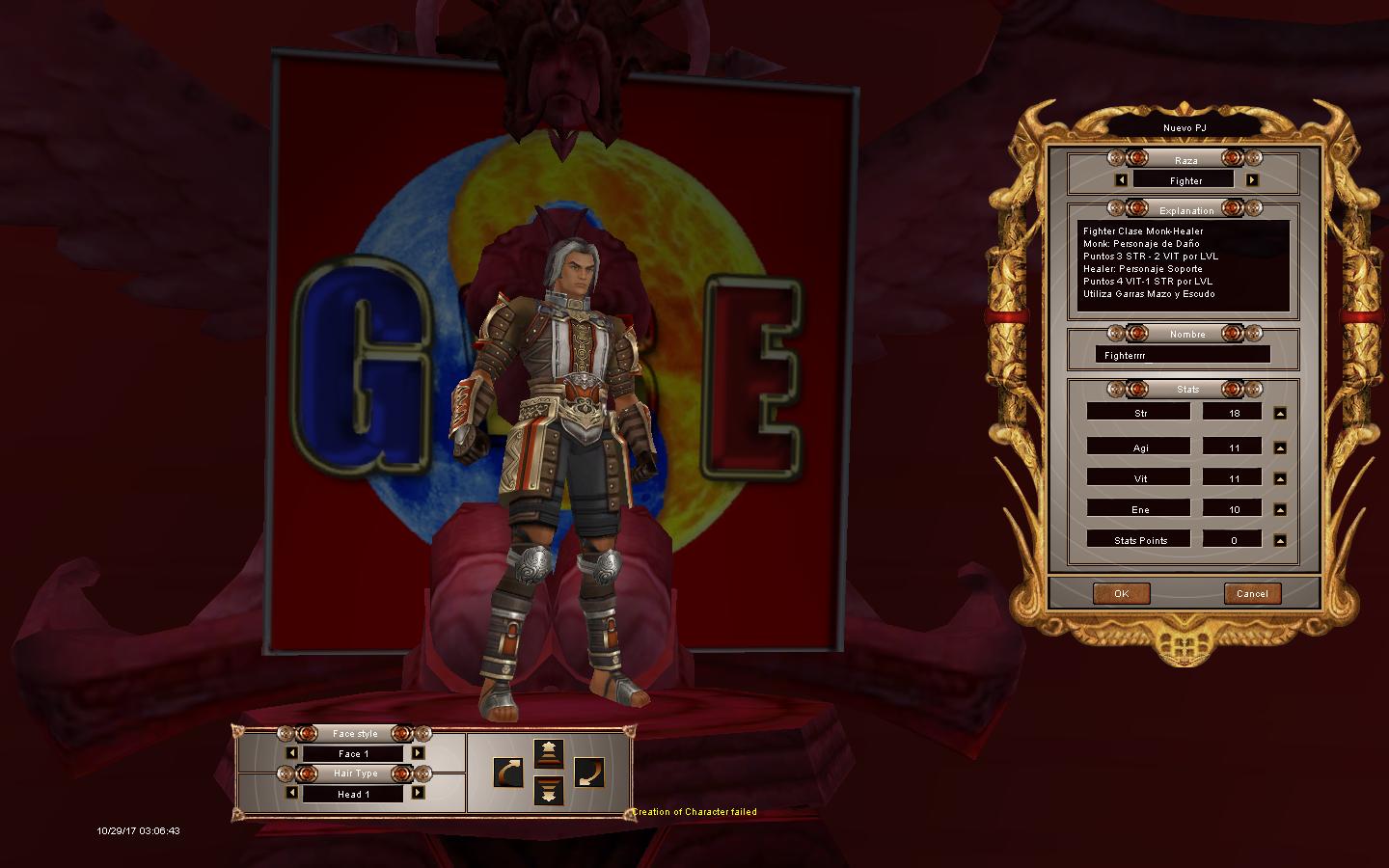Increase the Ene stat
1389x868 pixels.
[1280, 510]
